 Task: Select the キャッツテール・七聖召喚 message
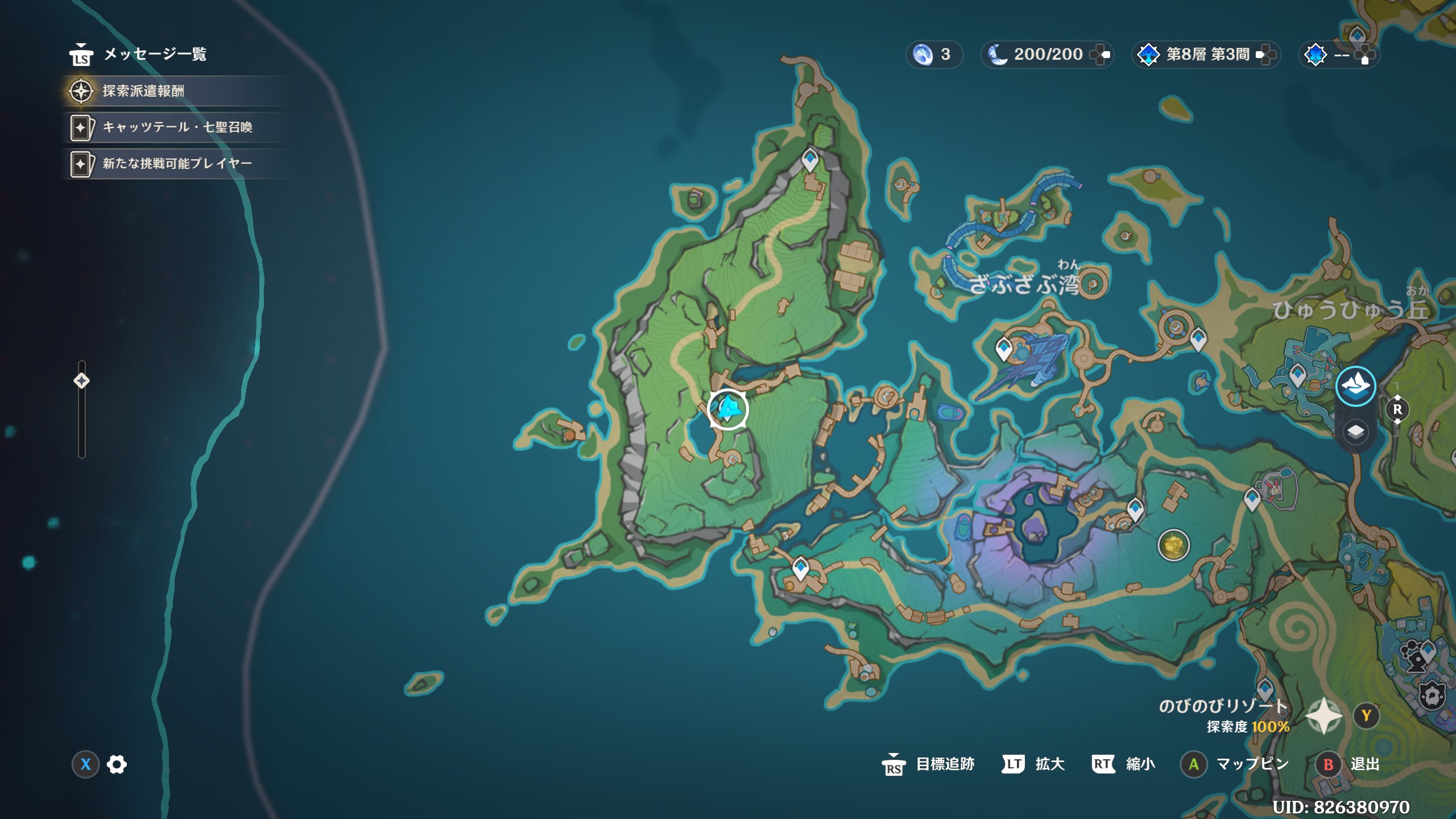tap(177, 127)
